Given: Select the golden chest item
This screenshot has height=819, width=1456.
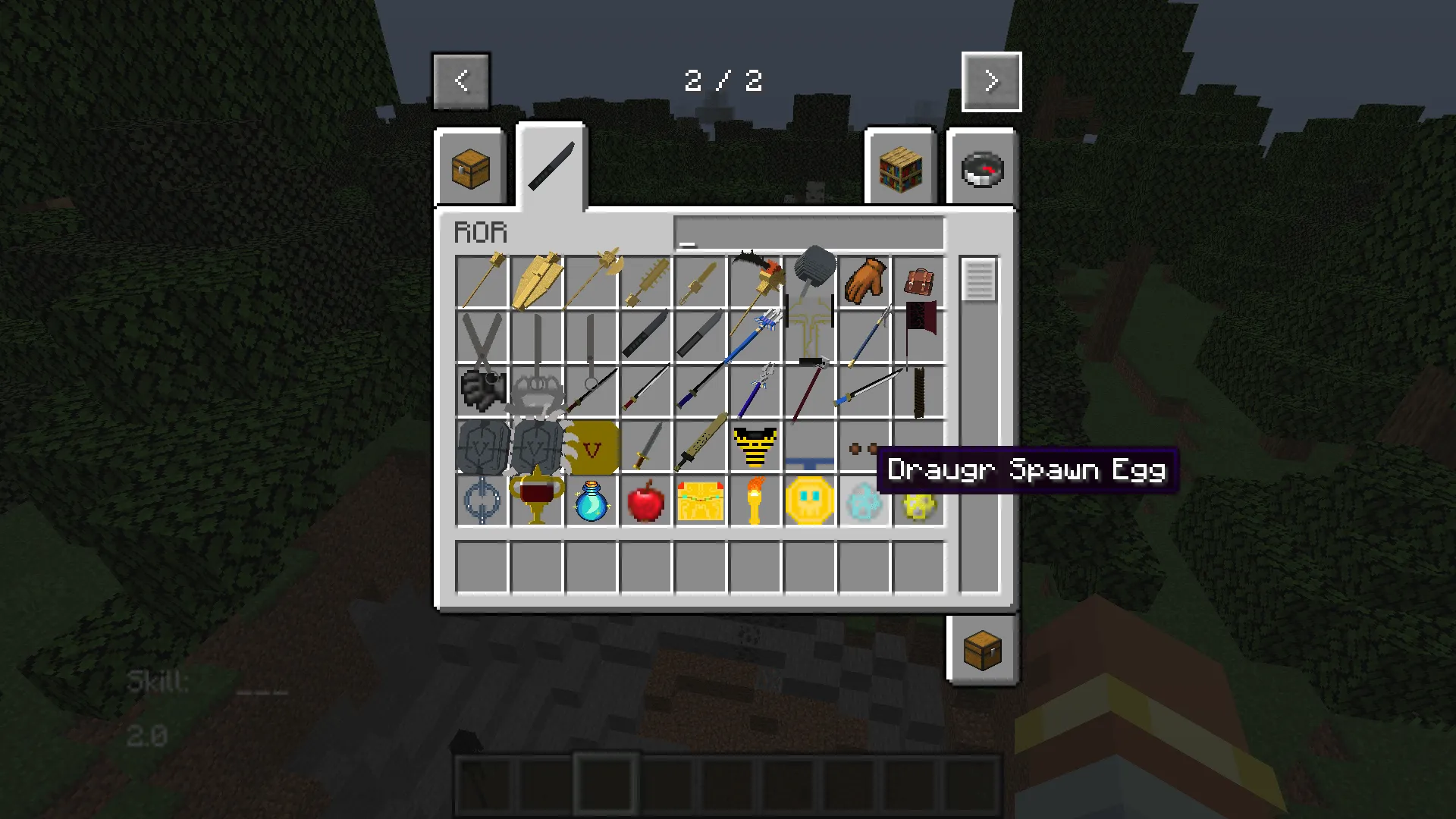Looking at the screenshot, I should (x=701, y=501).
